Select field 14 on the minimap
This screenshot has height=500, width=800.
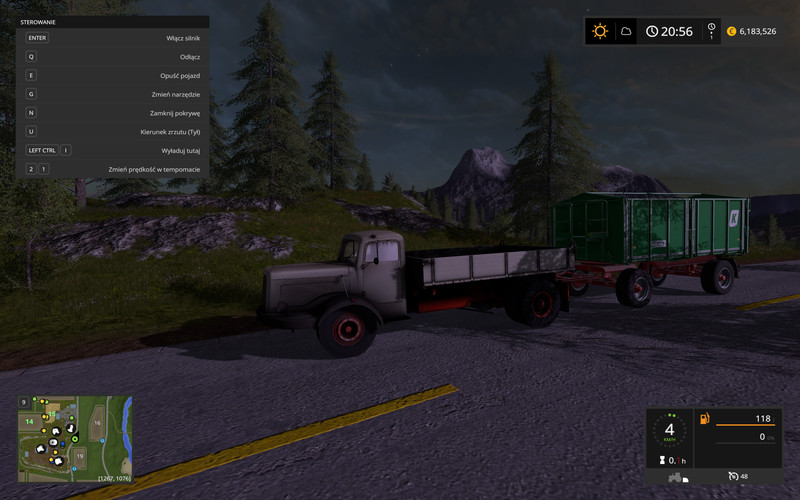pyautogui.click(x=30, y=422)
